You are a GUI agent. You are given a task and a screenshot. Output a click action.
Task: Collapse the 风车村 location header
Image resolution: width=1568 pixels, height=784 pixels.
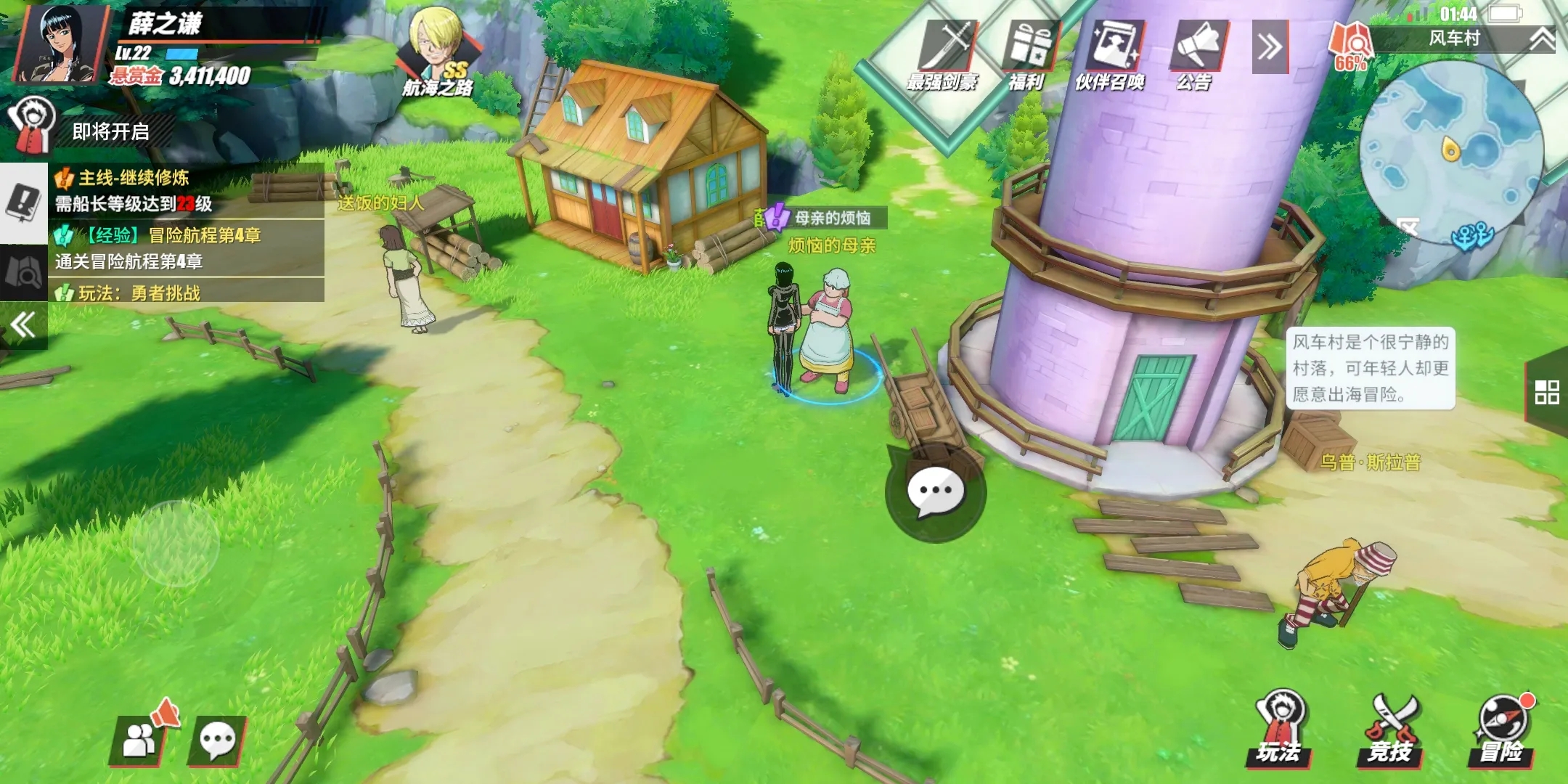(x=1542, y=38)
